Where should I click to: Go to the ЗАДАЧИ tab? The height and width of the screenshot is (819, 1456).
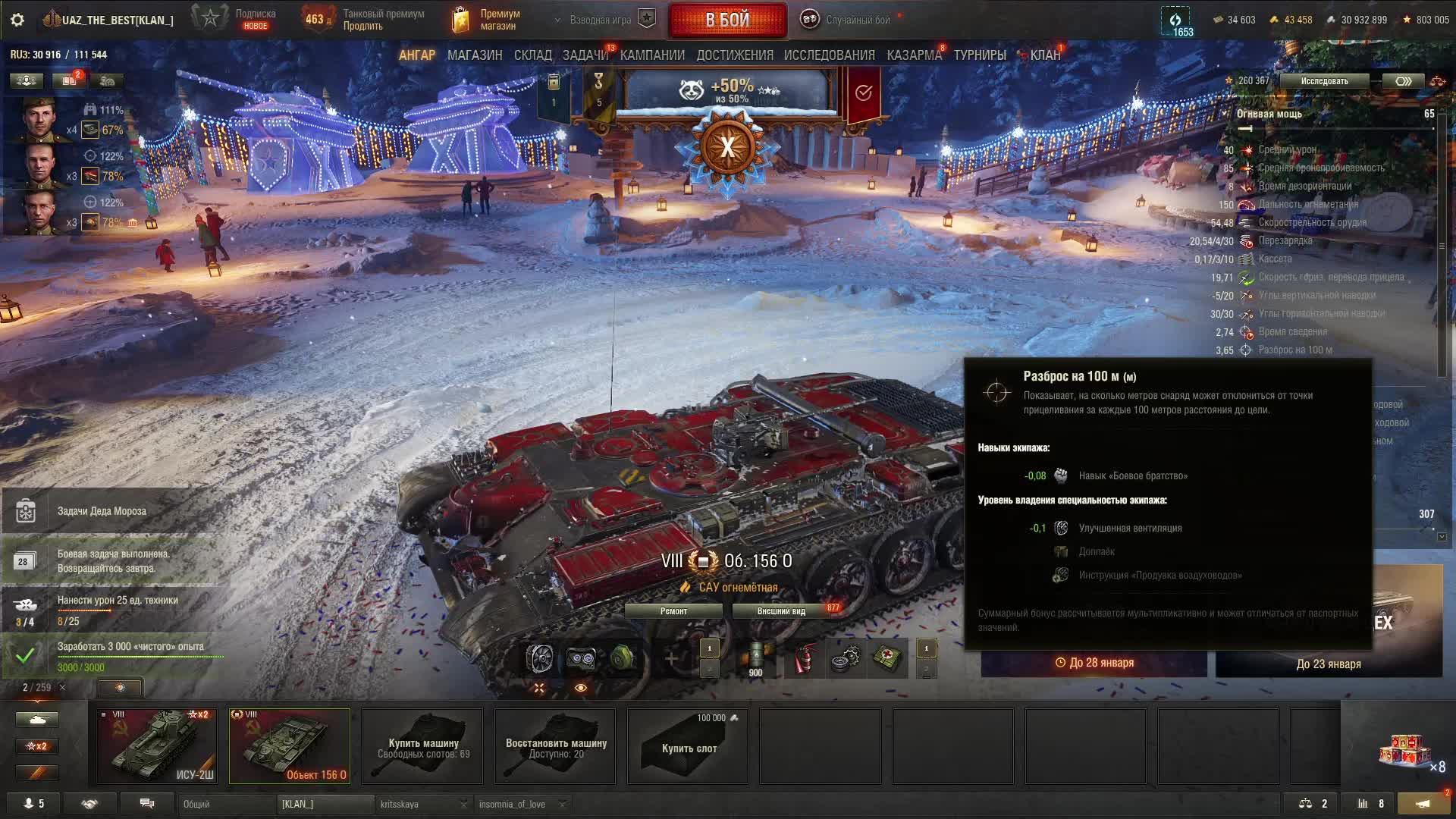585,55
